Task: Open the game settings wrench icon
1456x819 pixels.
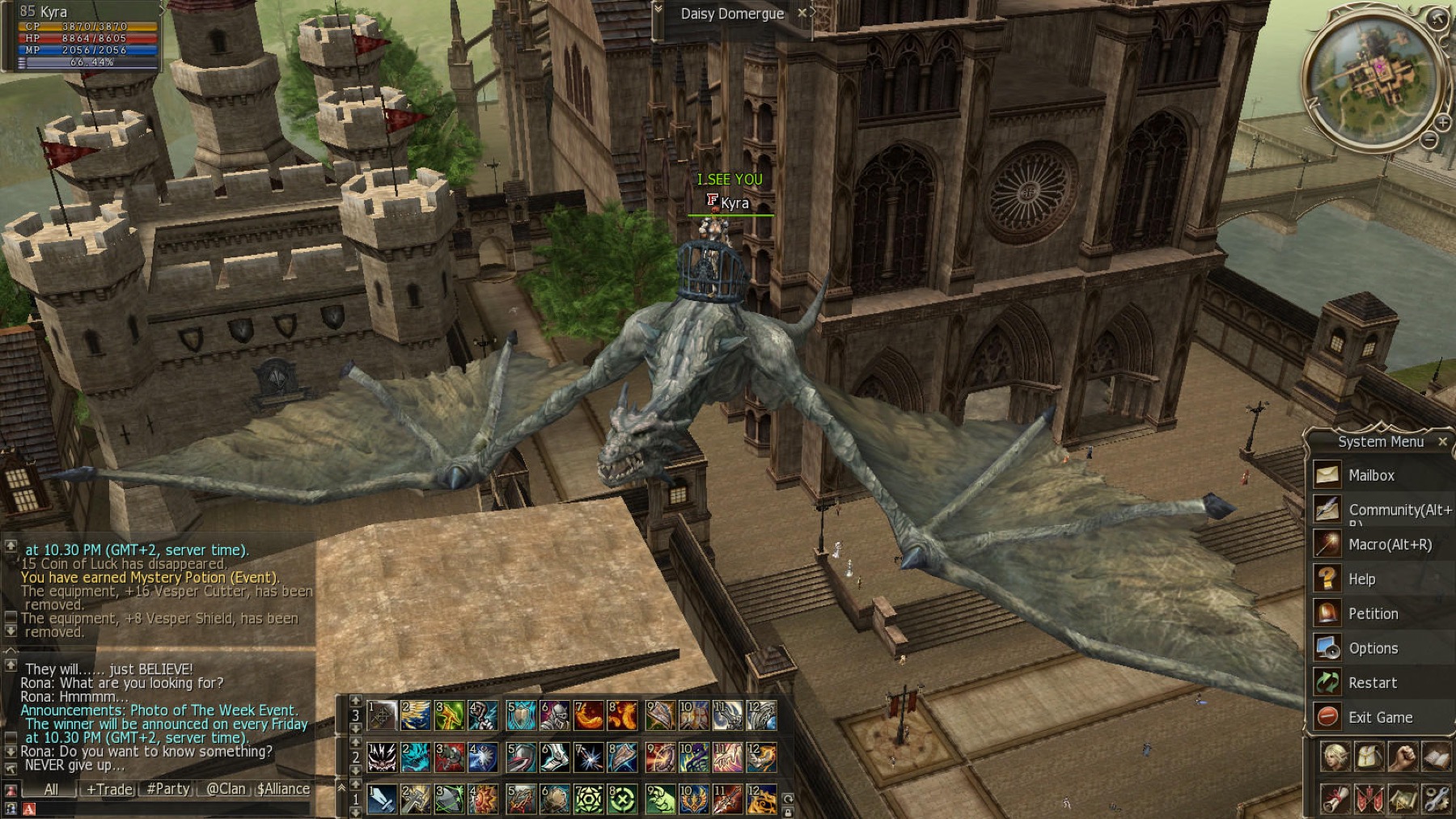Action: pos(1437,800)
